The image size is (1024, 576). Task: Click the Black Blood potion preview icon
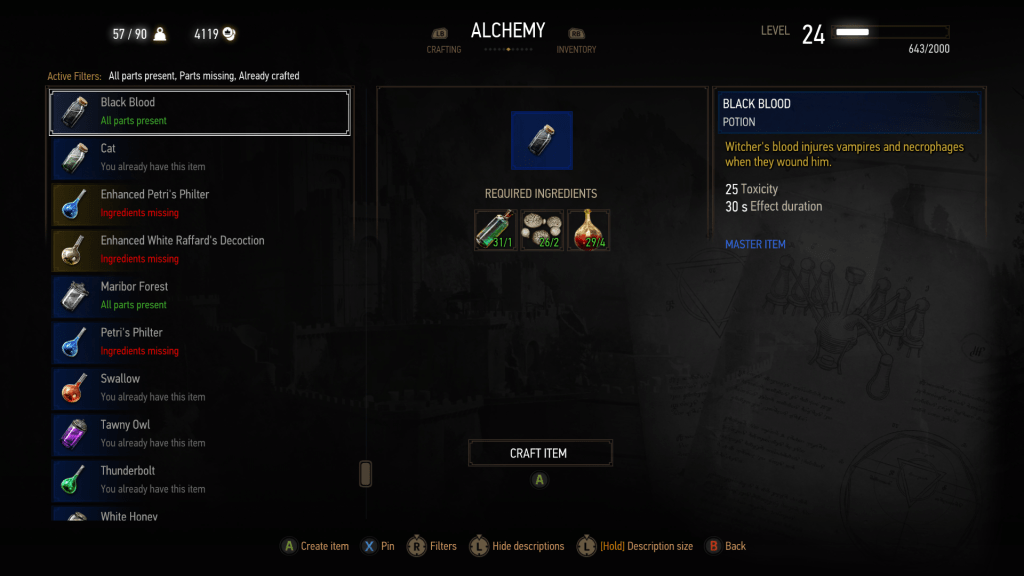click(x=541, y=140)
